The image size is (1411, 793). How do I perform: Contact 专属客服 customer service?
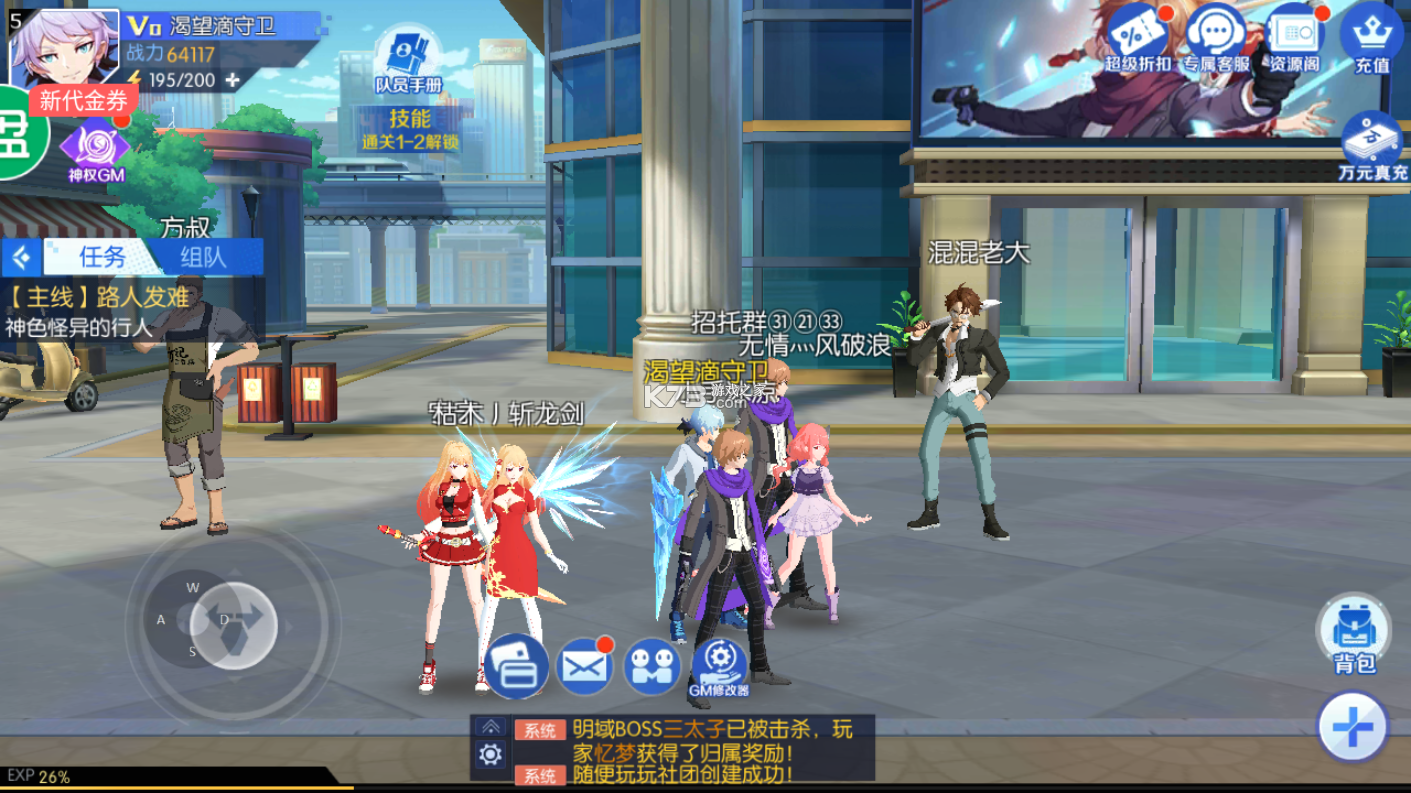(1216, 36)
